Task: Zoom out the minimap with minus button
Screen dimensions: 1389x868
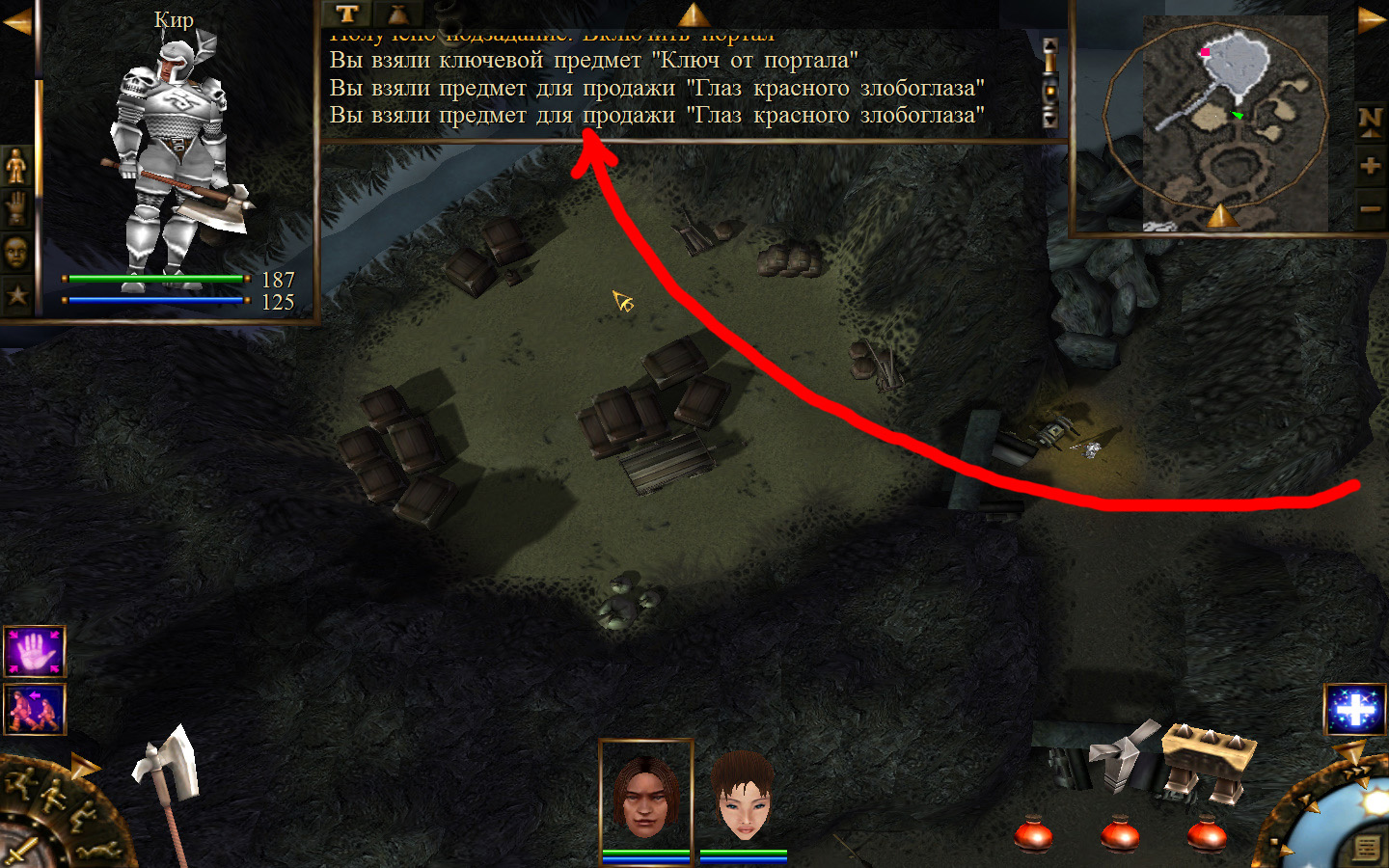Action: click(1370, 208)
